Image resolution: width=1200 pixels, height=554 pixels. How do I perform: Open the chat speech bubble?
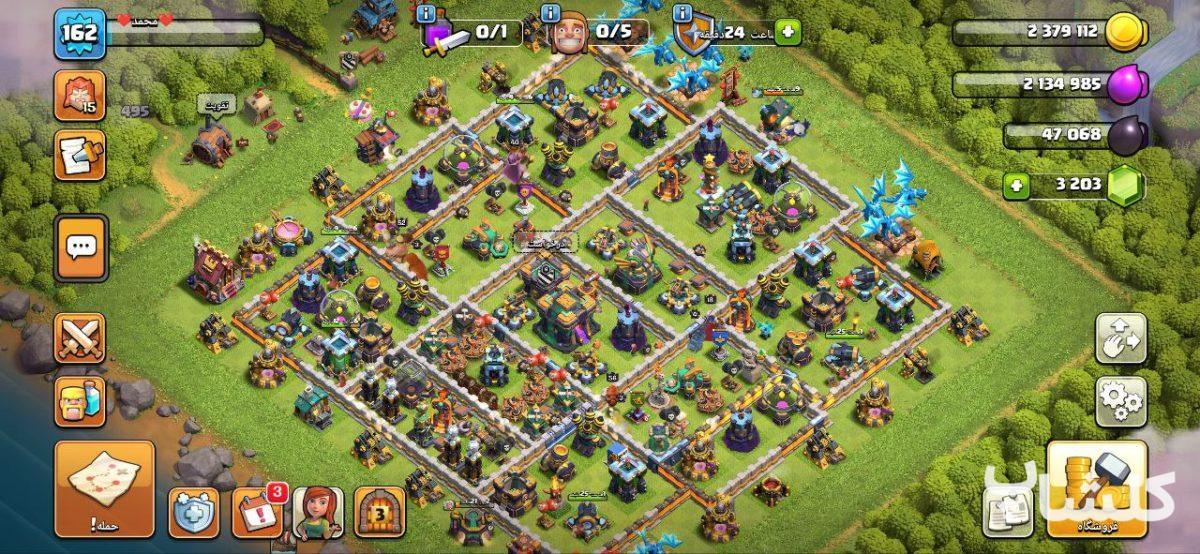click(80, 247)
